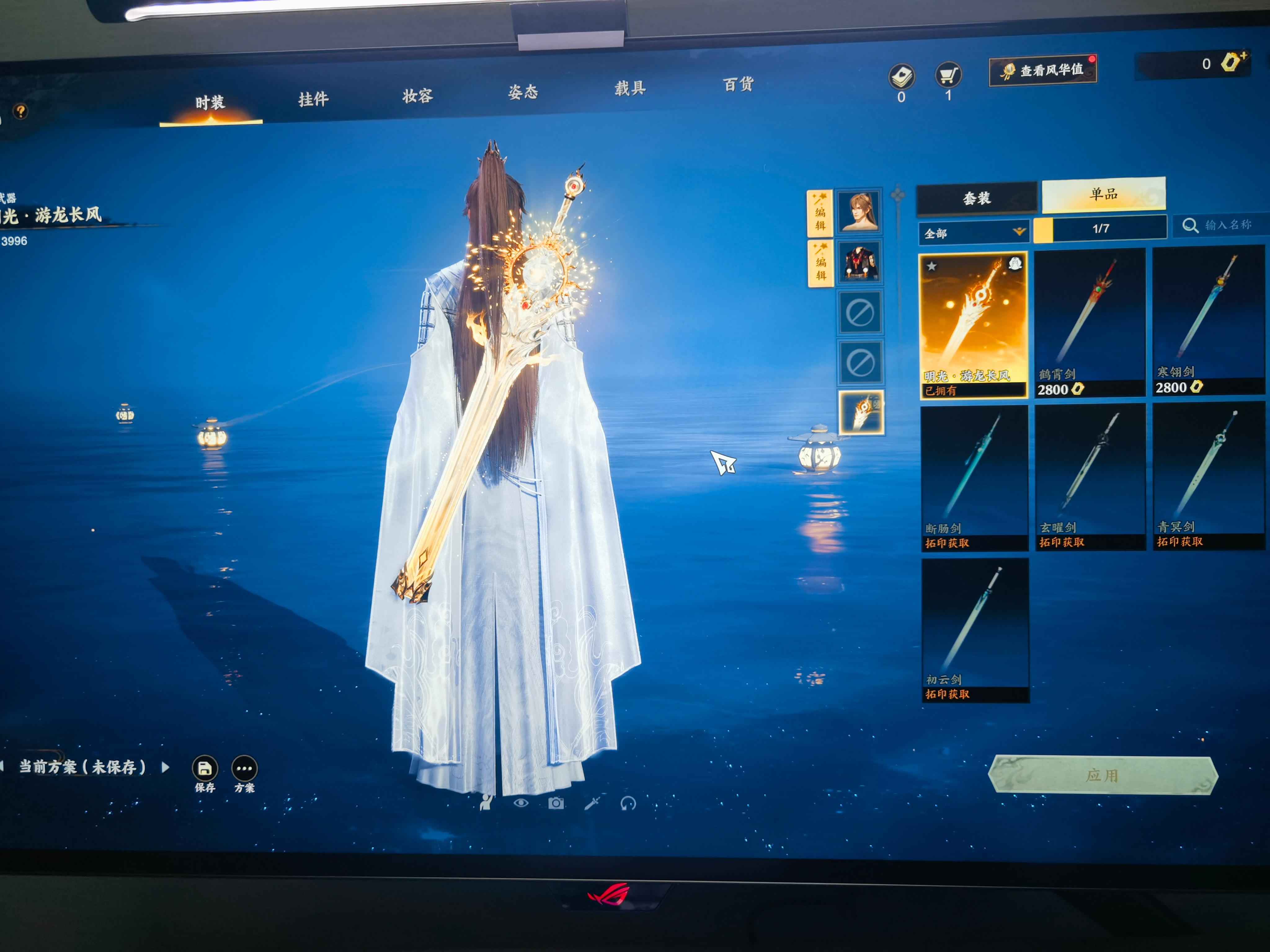Select the 妆容 tab

click(417, 96)
